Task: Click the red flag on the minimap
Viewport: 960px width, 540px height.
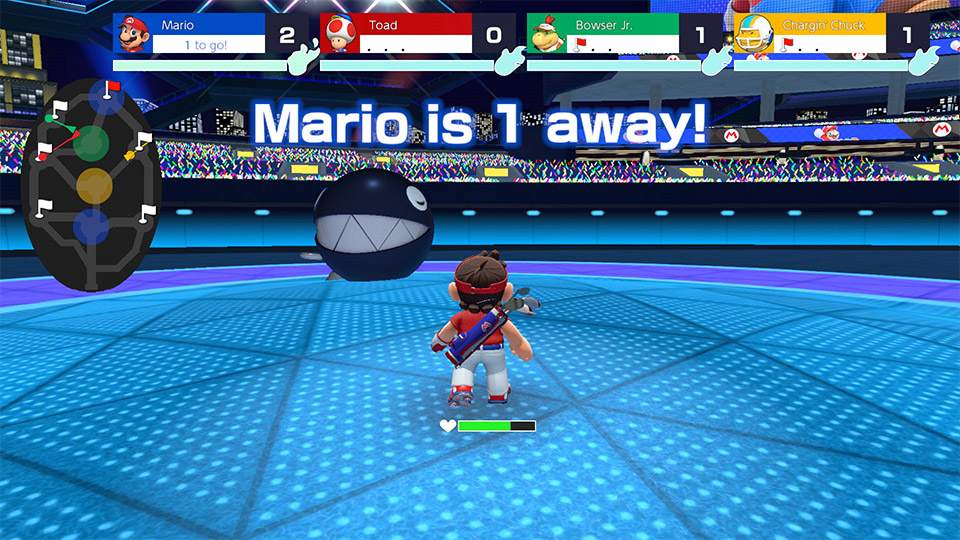Action: [111, 89]
